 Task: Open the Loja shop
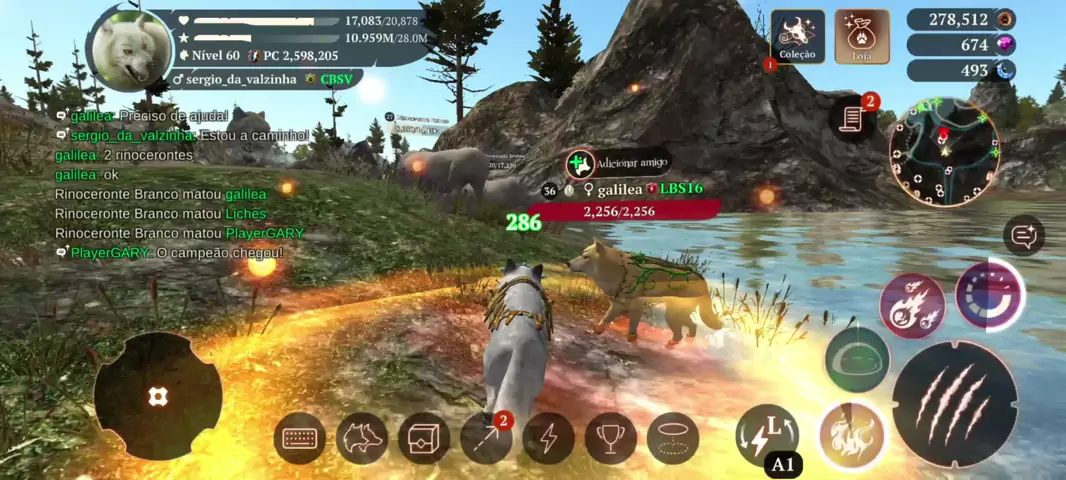point(862,37)
